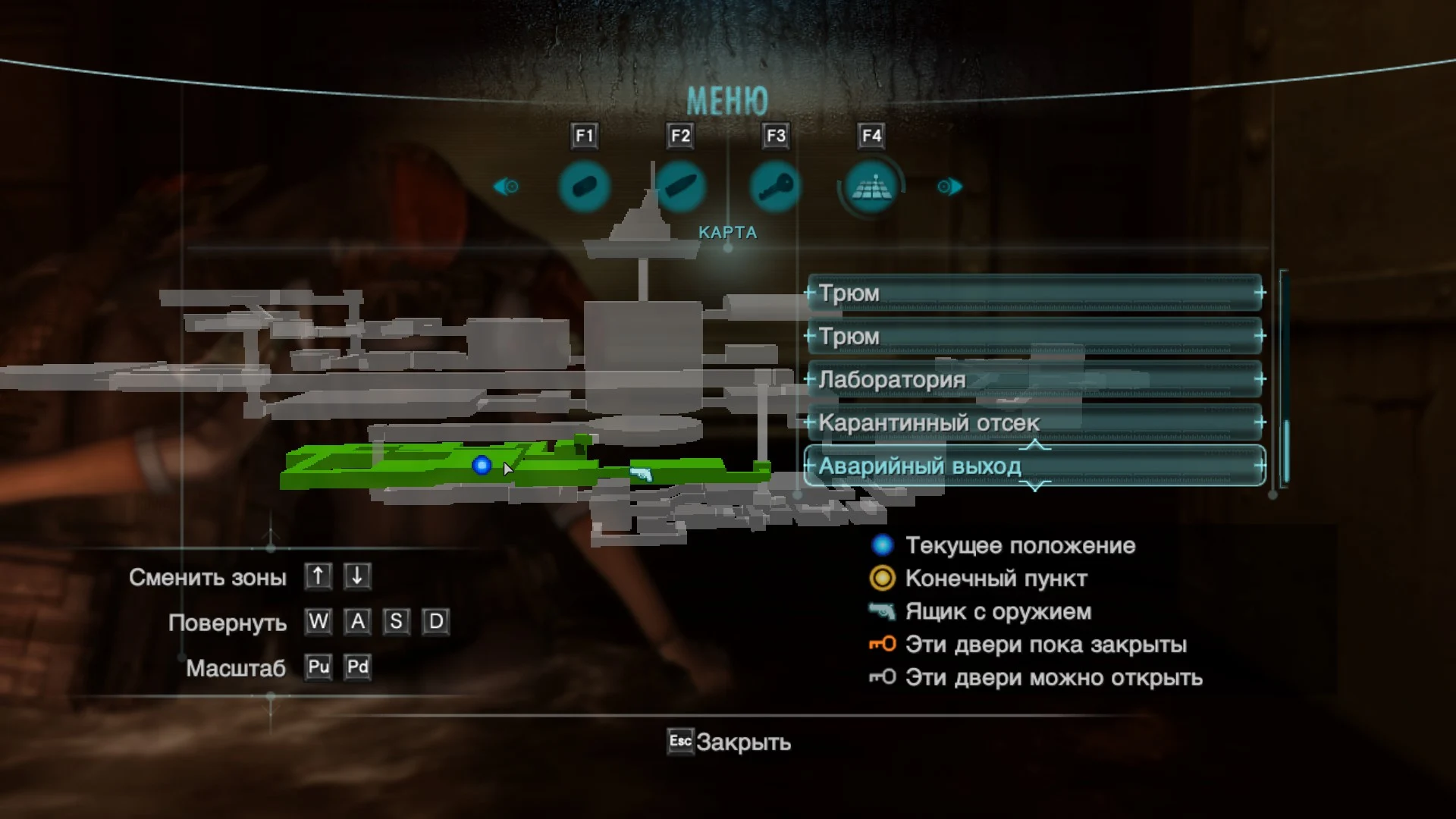The image size is (1456, 819).
Task: Select the Аварийный выход zone entry
Action: (1034, 466)
